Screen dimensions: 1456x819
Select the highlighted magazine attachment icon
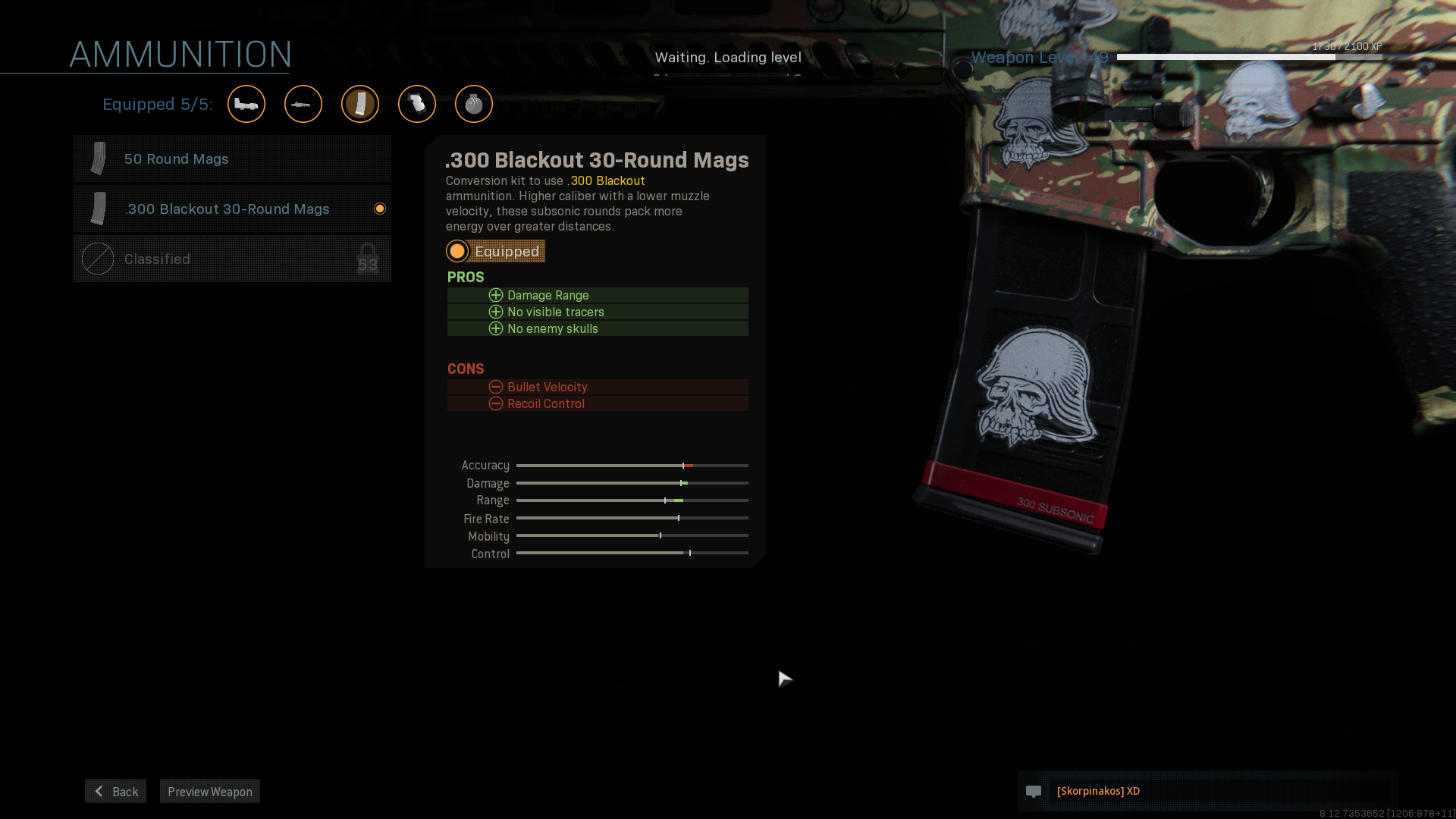pyautogui.click(x=360, y=104)
